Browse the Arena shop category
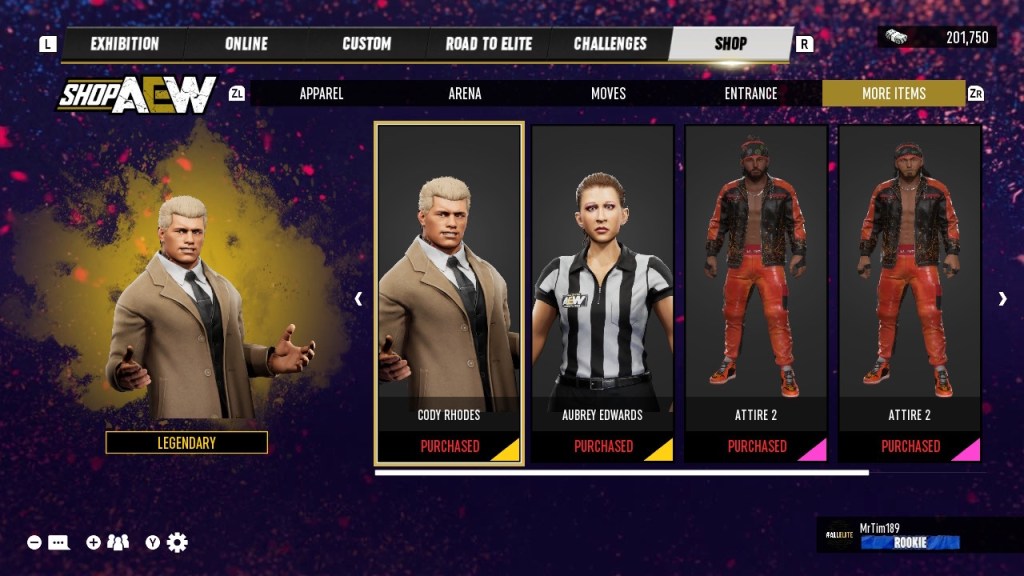Image resolution: width=1024 pixels, height=576 pixels. pyautogui.click(x=465, y=93)
